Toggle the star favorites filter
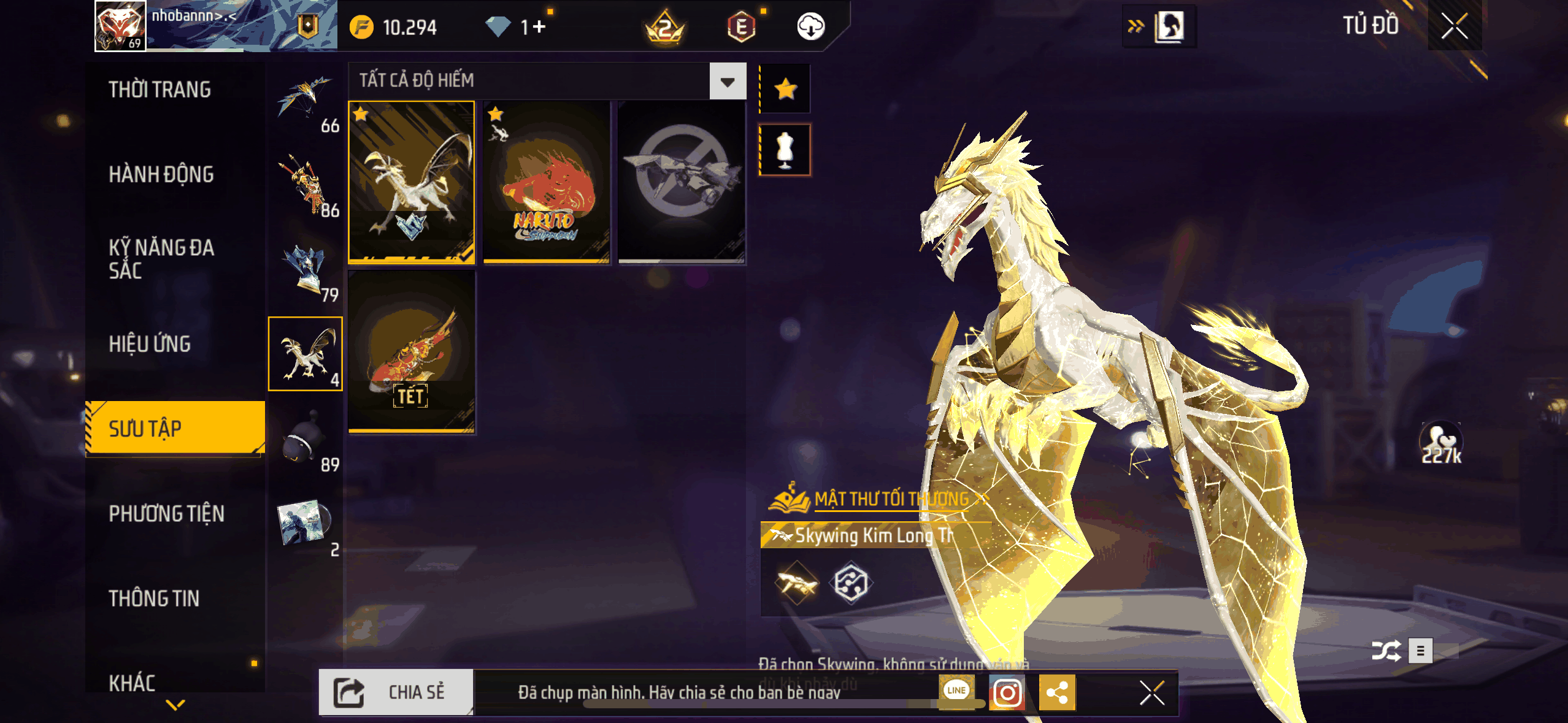1568x723 pixels. pyautogui.click(x=785, y=90)
